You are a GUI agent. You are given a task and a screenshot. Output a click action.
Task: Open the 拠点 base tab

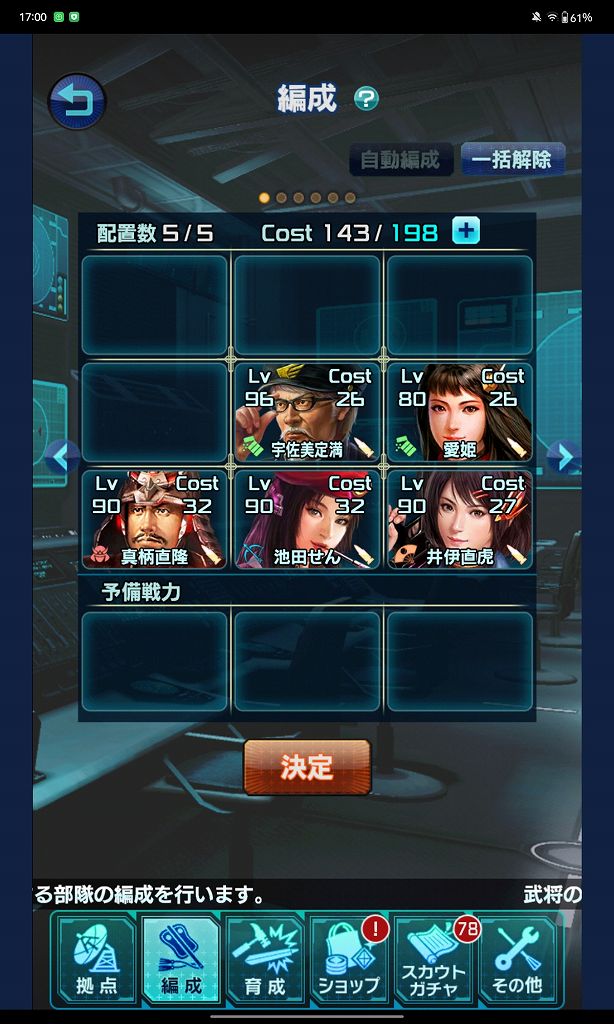(96, 960)
